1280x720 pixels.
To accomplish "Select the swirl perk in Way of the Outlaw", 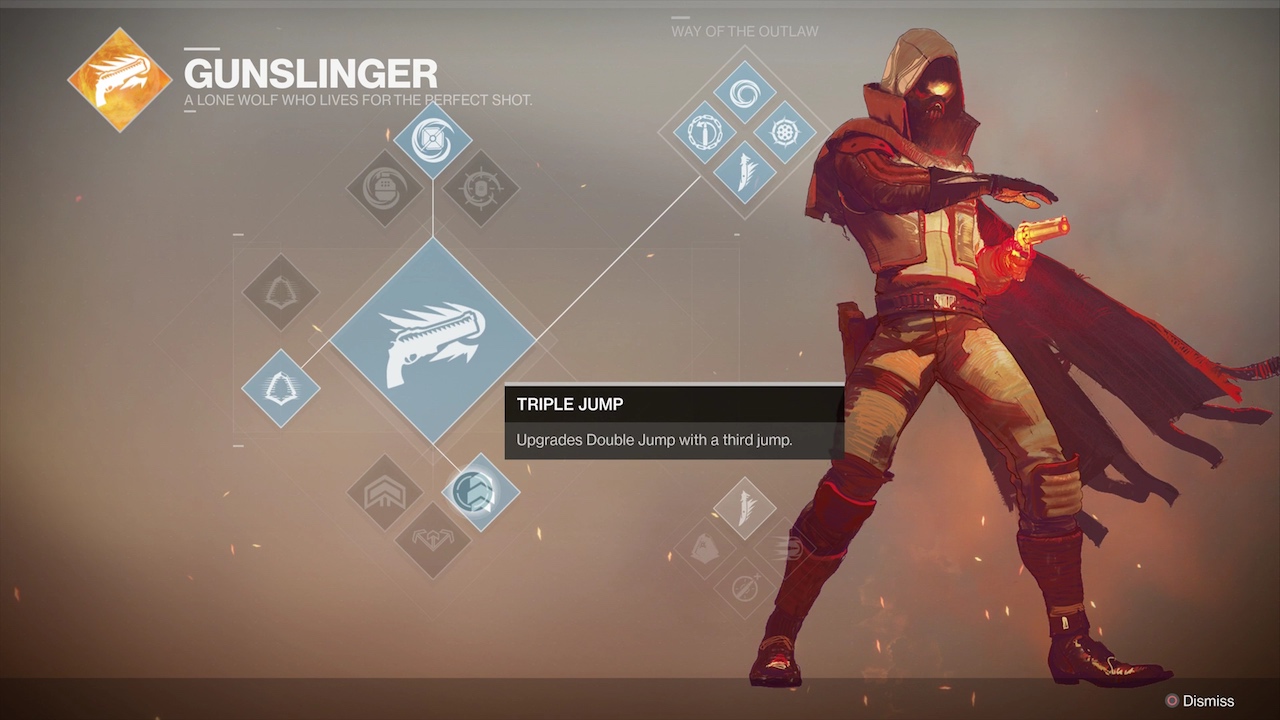I will [x=744, y=94].
